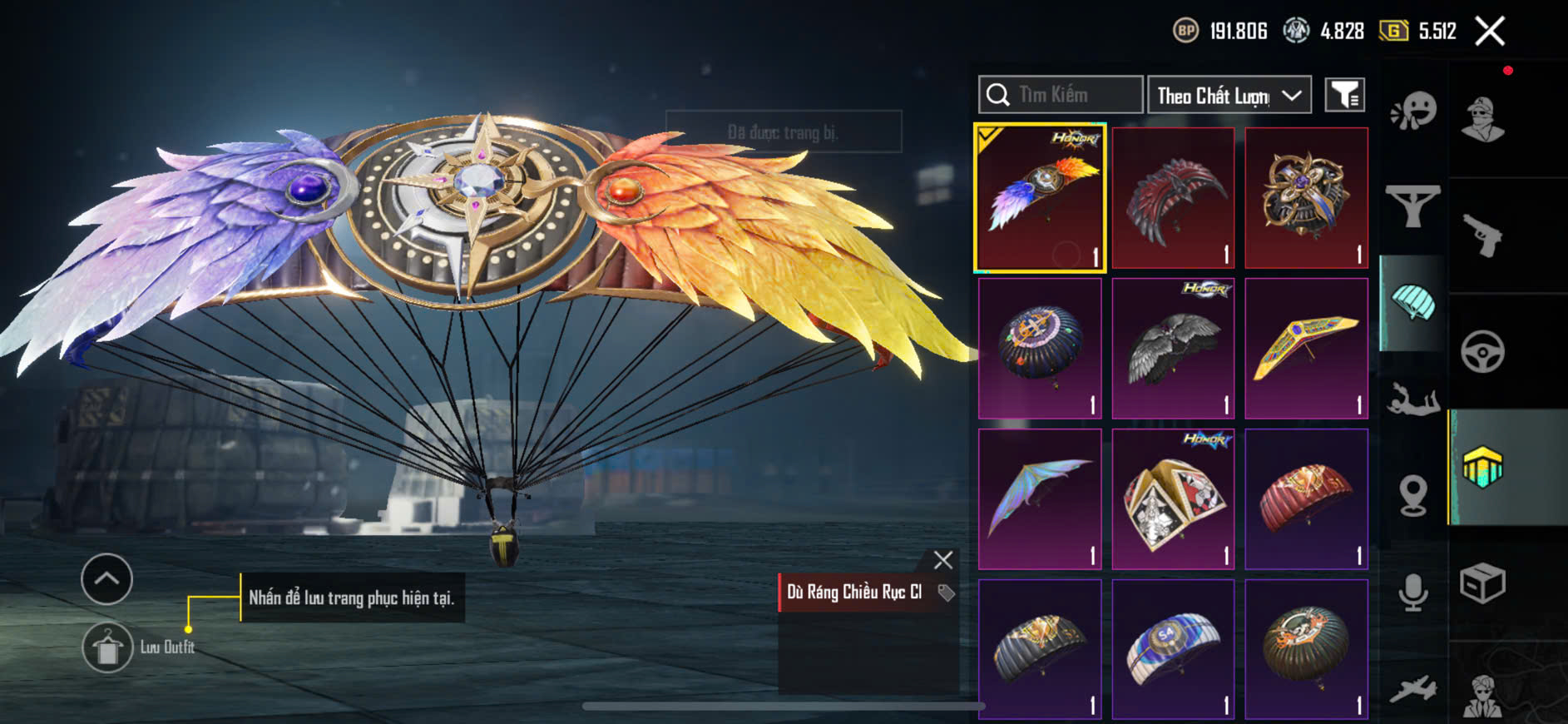Open the Theo Chất Lượng sort dropdown
Viewport: 1568px width, 724px height.
(1229, 96)
